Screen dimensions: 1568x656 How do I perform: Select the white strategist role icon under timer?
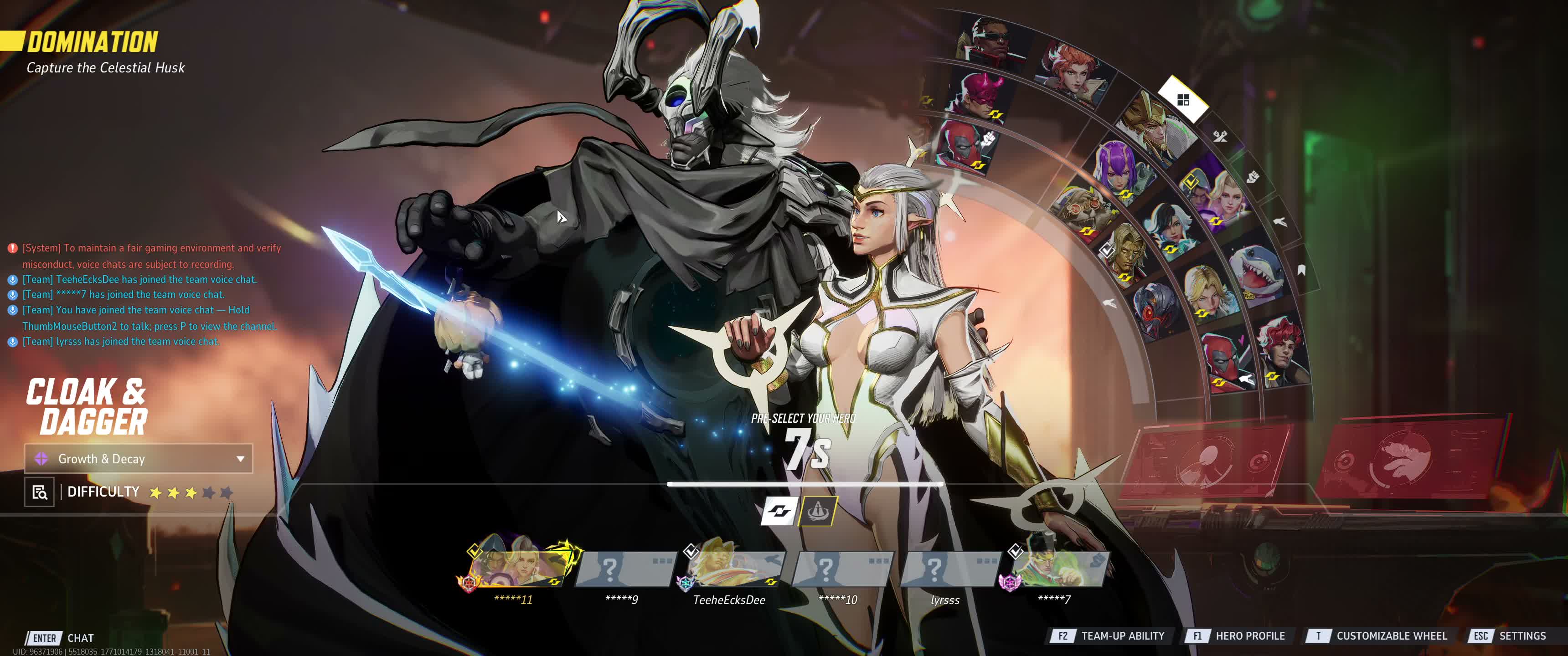coord(779,511)
